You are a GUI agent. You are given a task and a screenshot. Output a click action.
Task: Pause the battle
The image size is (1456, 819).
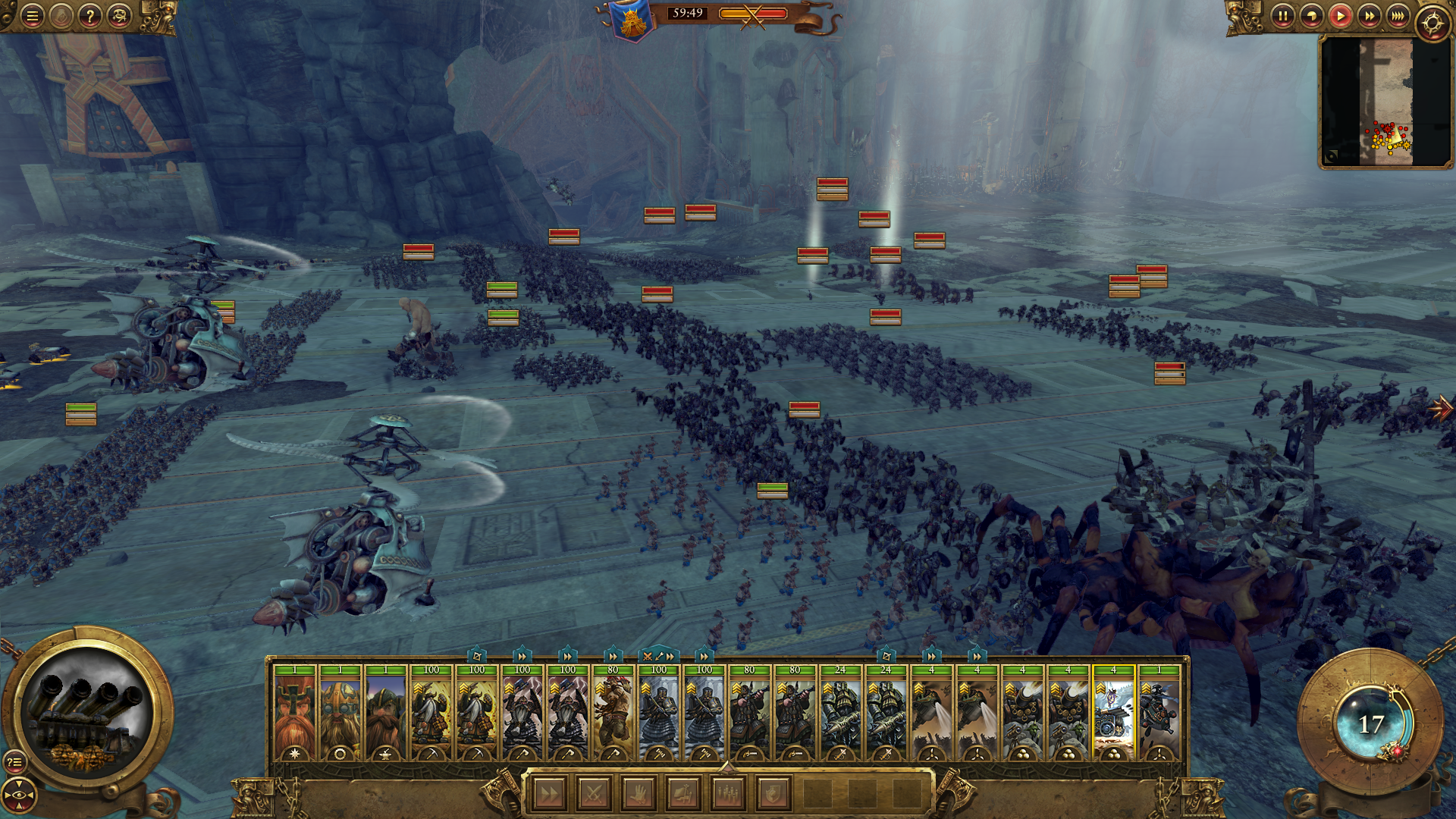(1282, 16)
